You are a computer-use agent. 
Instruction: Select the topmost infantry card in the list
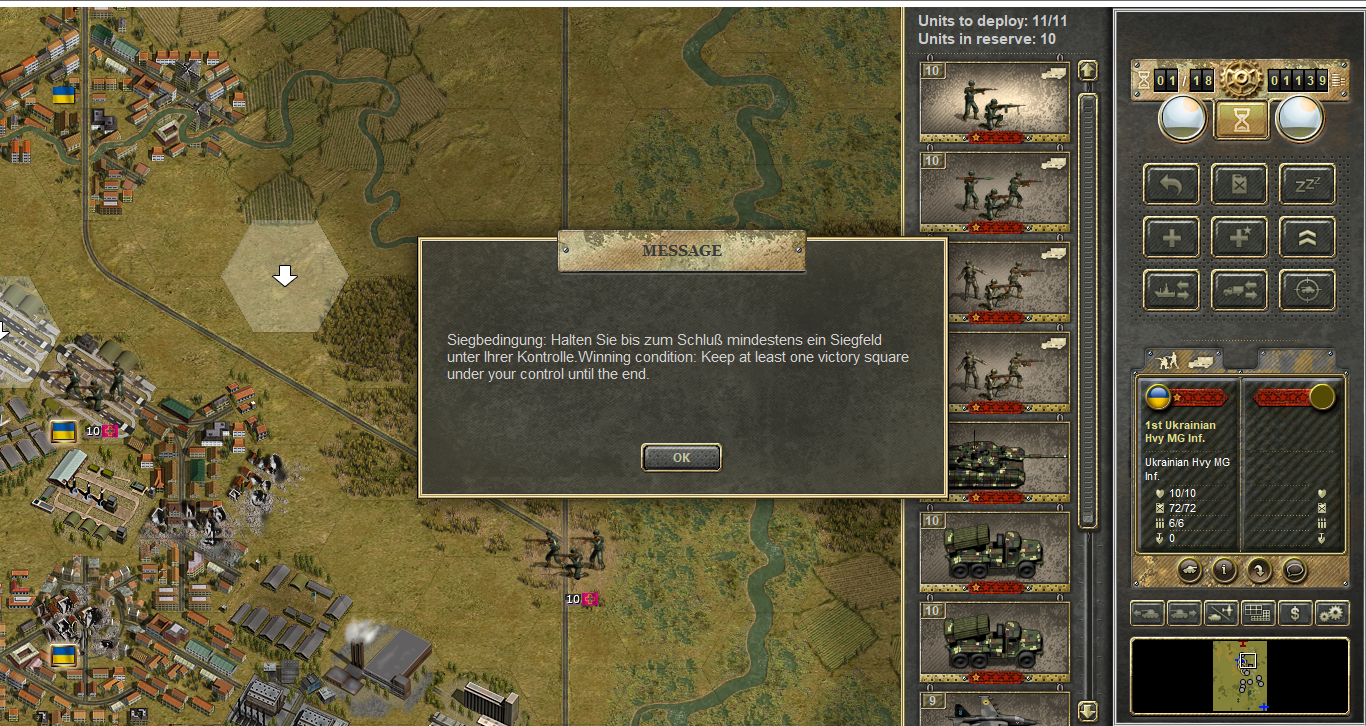(994, 102)
